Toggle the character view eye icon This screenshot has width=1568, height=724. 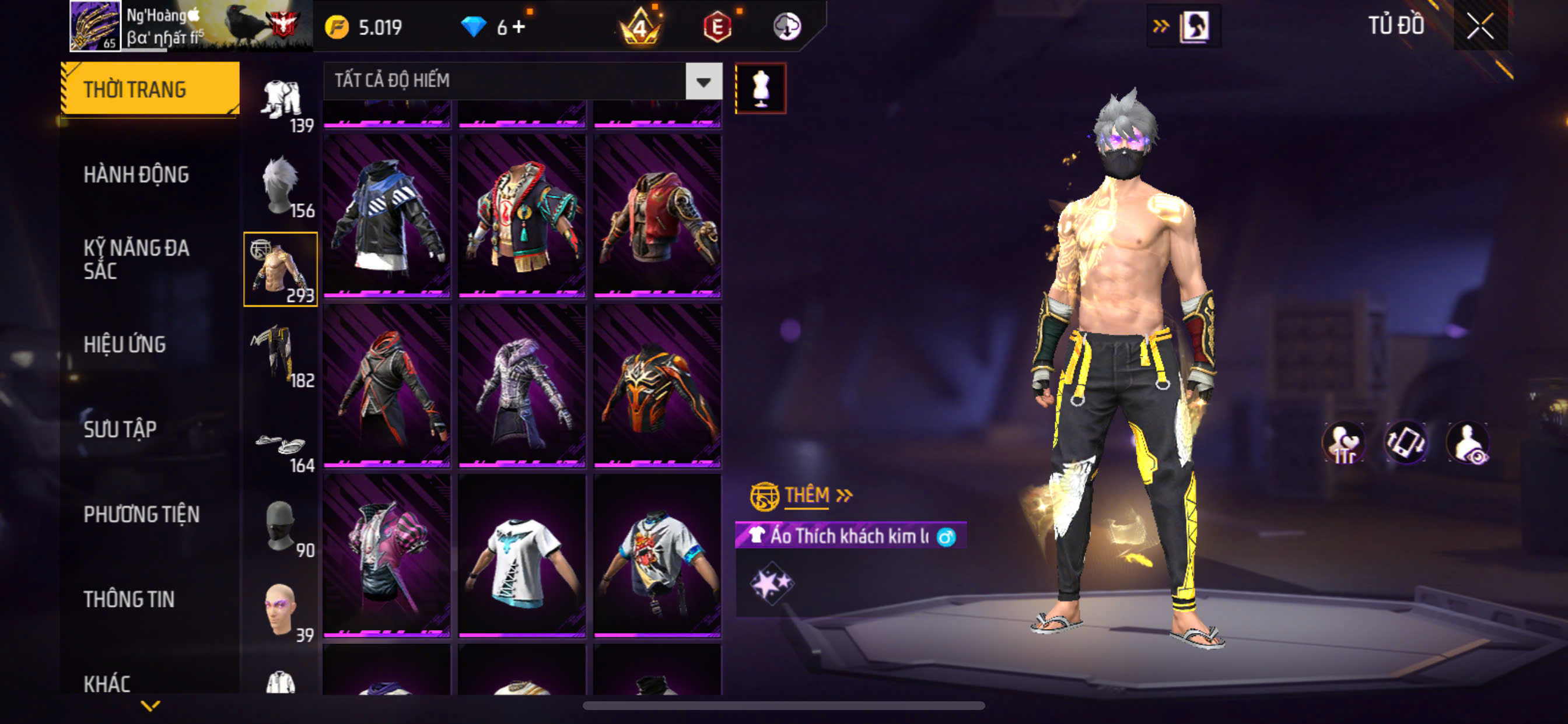1468,443
